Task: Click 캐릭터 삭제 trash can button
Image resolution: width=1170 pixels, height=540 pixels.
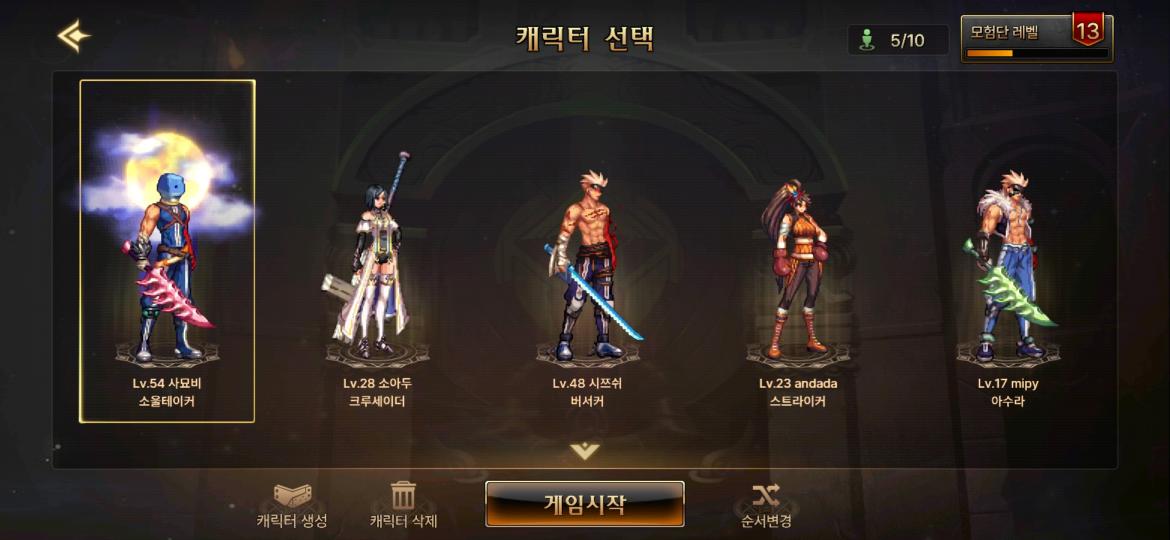Action: [403, 505]
